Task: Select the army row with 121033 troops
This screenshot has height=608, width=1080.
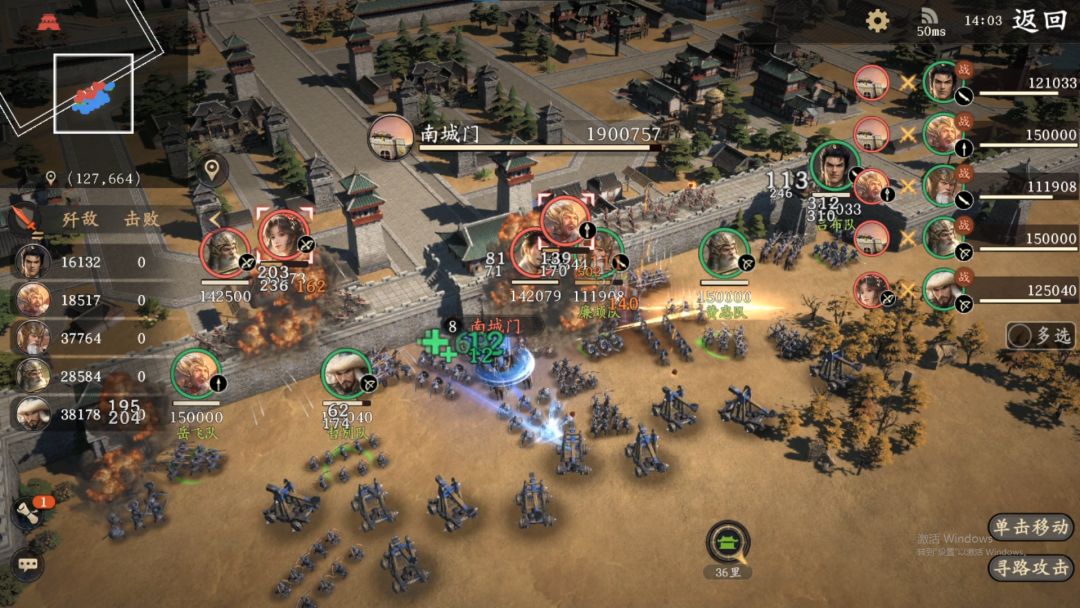Action: 1000,83
